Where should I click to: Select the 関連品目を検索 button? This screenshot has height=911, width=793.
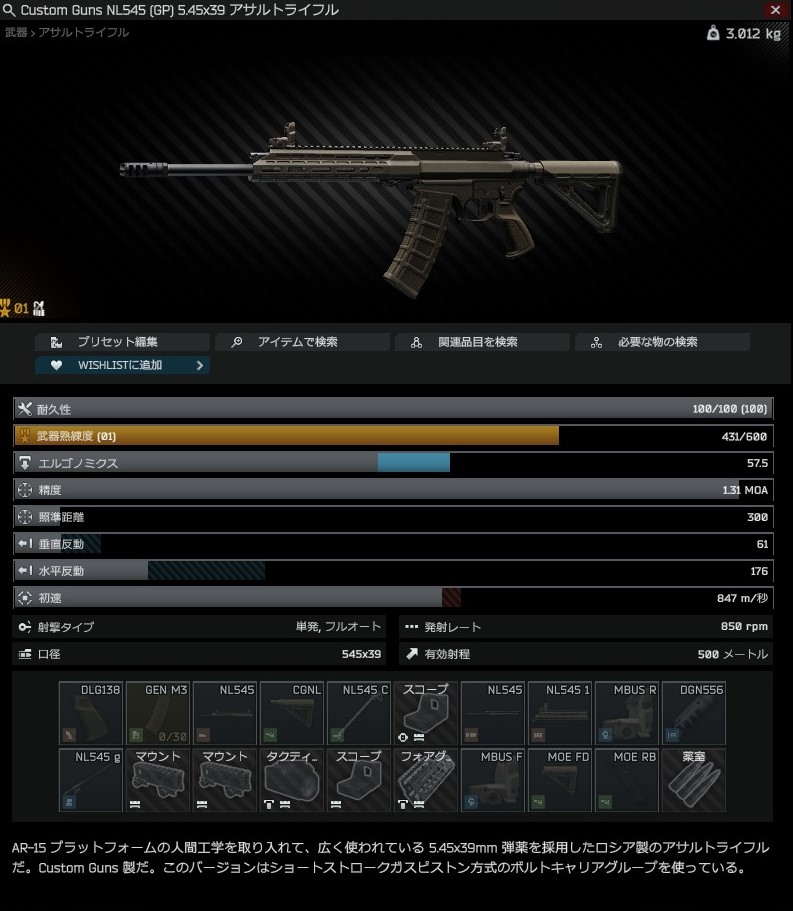click(482, 342)
